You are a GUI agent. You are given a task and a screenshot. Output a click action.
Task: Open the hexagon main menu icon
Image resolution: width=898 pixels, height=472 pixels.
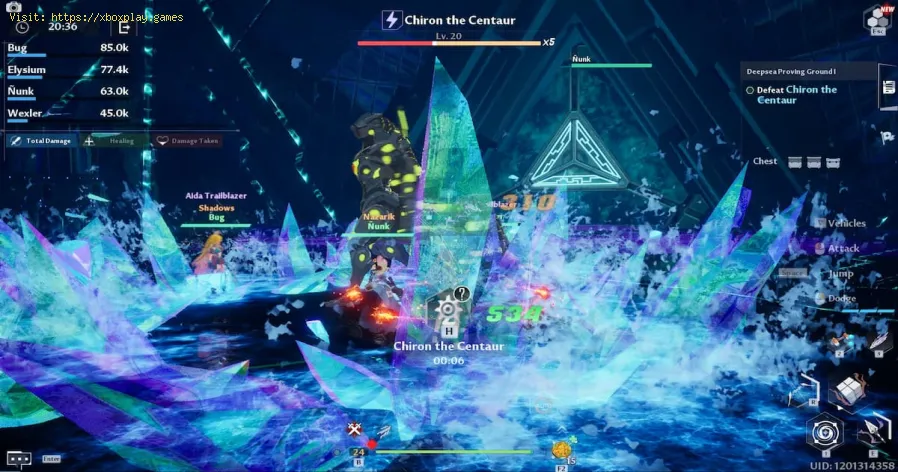click(x=877, y=18)
